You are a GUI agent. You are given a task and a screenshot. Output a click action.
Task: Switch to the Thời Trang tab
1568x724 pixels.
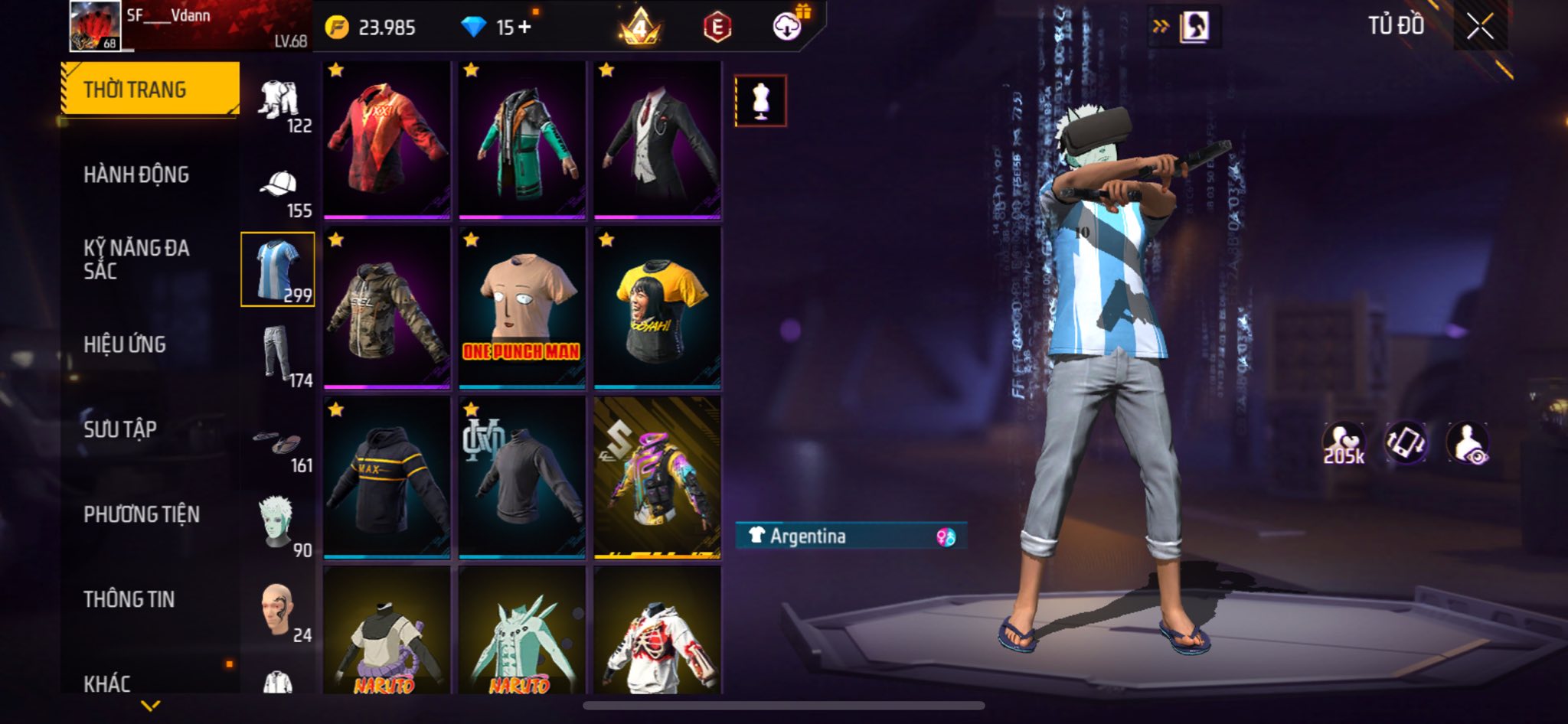click(x=150, y=90)
